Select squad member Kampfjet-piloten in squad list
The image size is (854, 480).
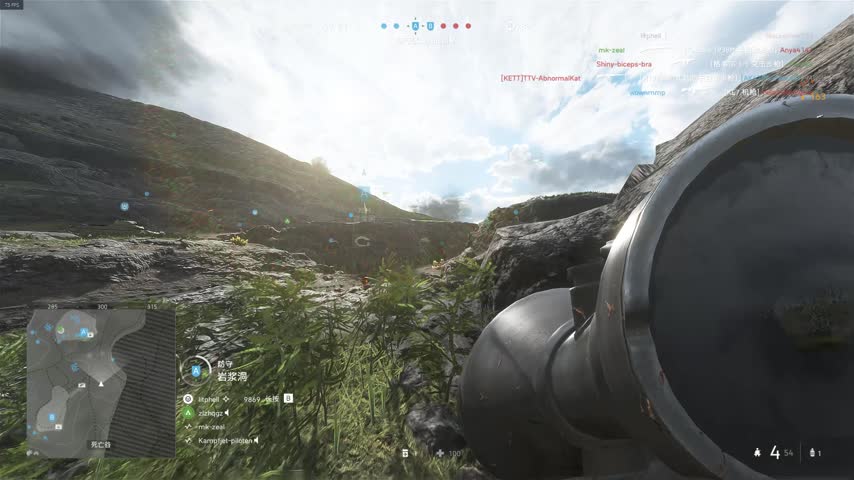pos(220,440)
